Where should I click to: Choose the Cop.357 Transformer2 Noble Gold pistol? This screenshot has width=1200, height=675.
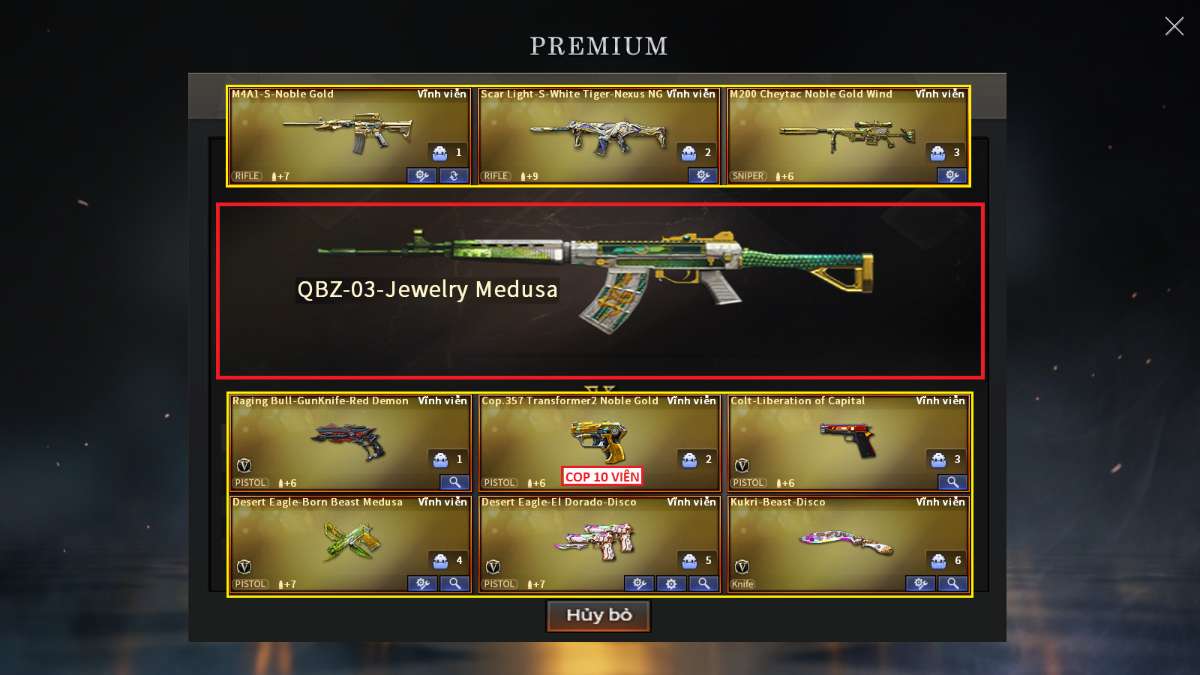pos(598,438)
